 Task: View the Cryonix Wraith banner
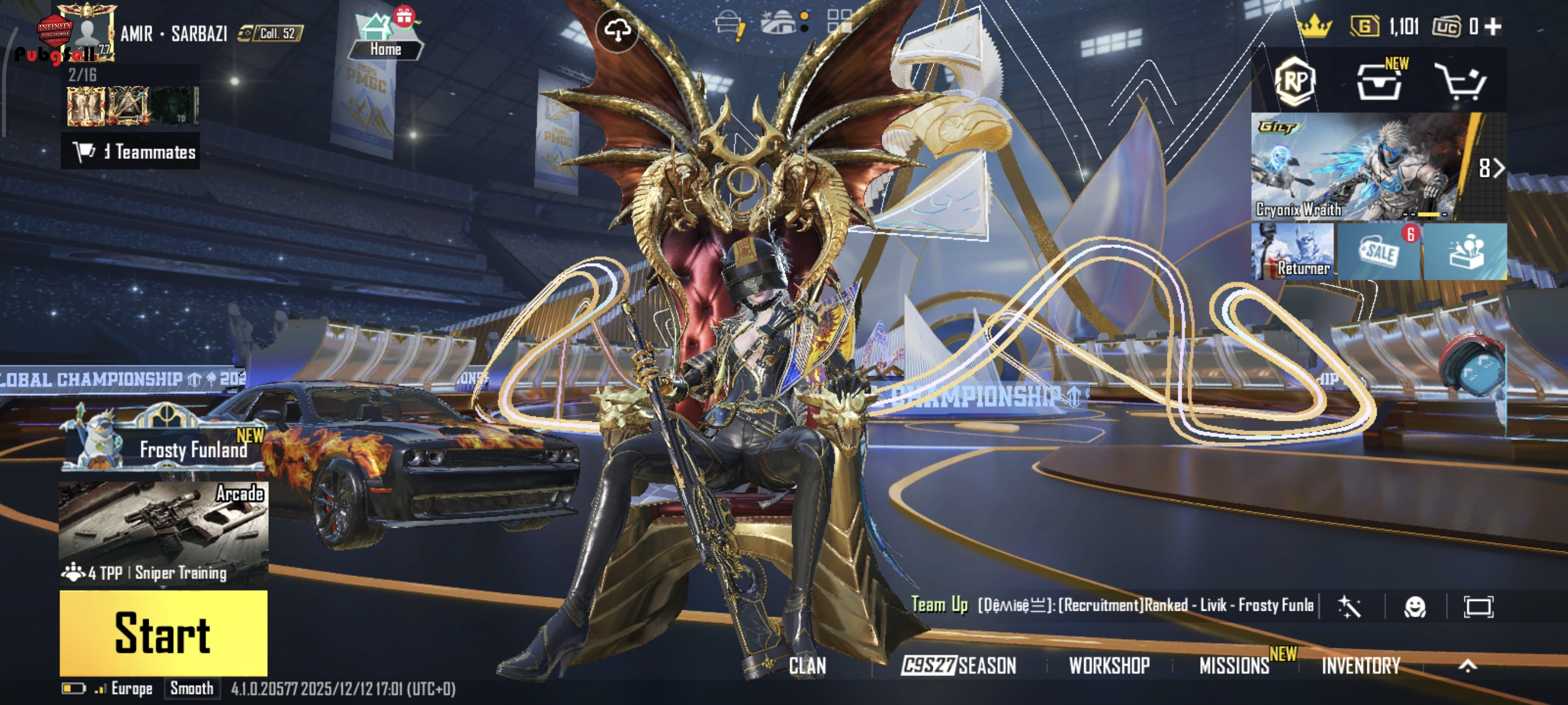(x=1358, y=166)
